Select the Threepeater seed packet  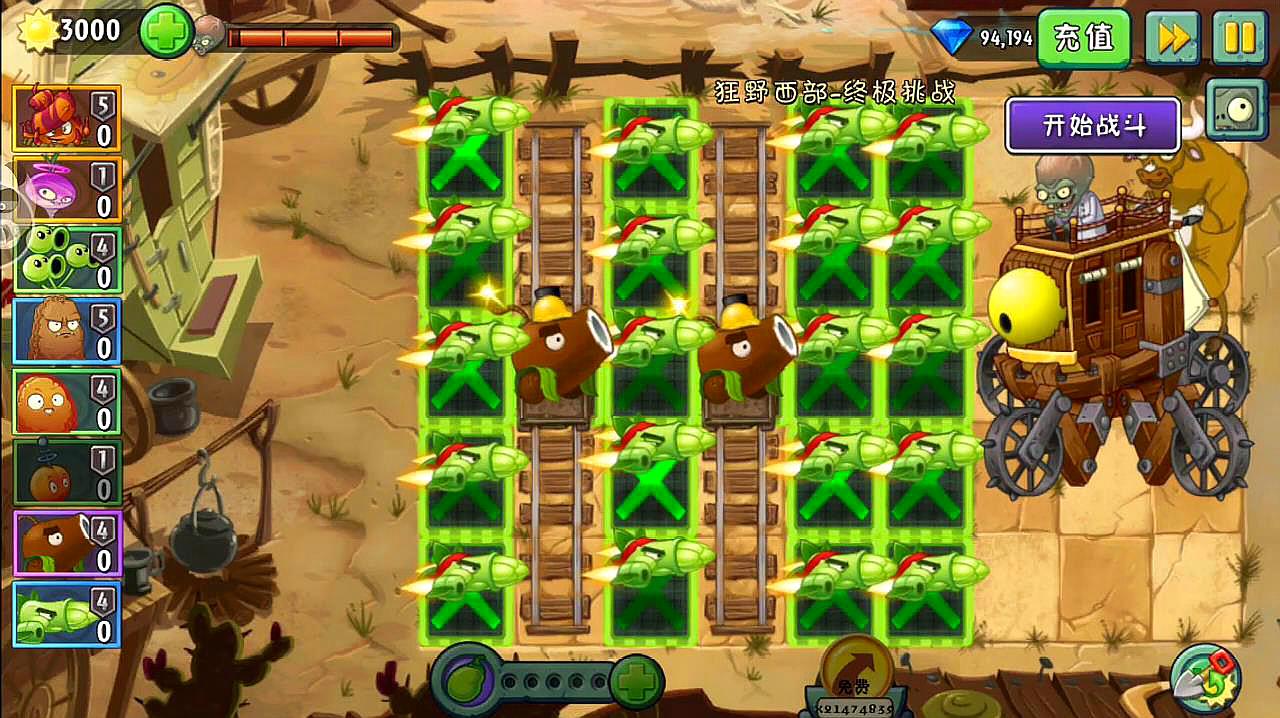click(x=67, y=260)
